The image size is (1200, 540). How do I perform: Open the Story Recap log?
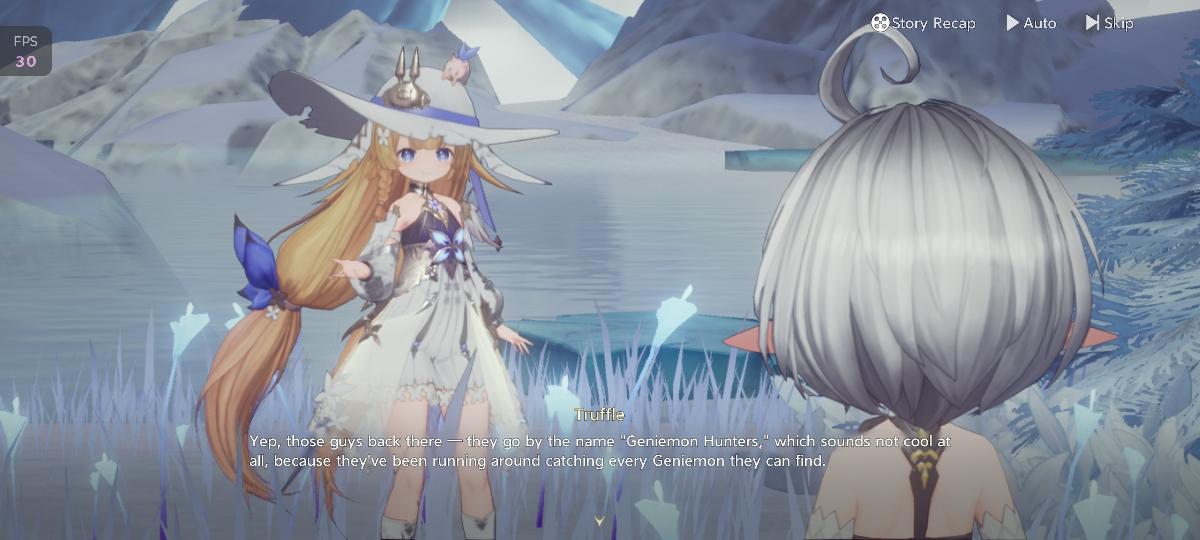click(922, 23)
